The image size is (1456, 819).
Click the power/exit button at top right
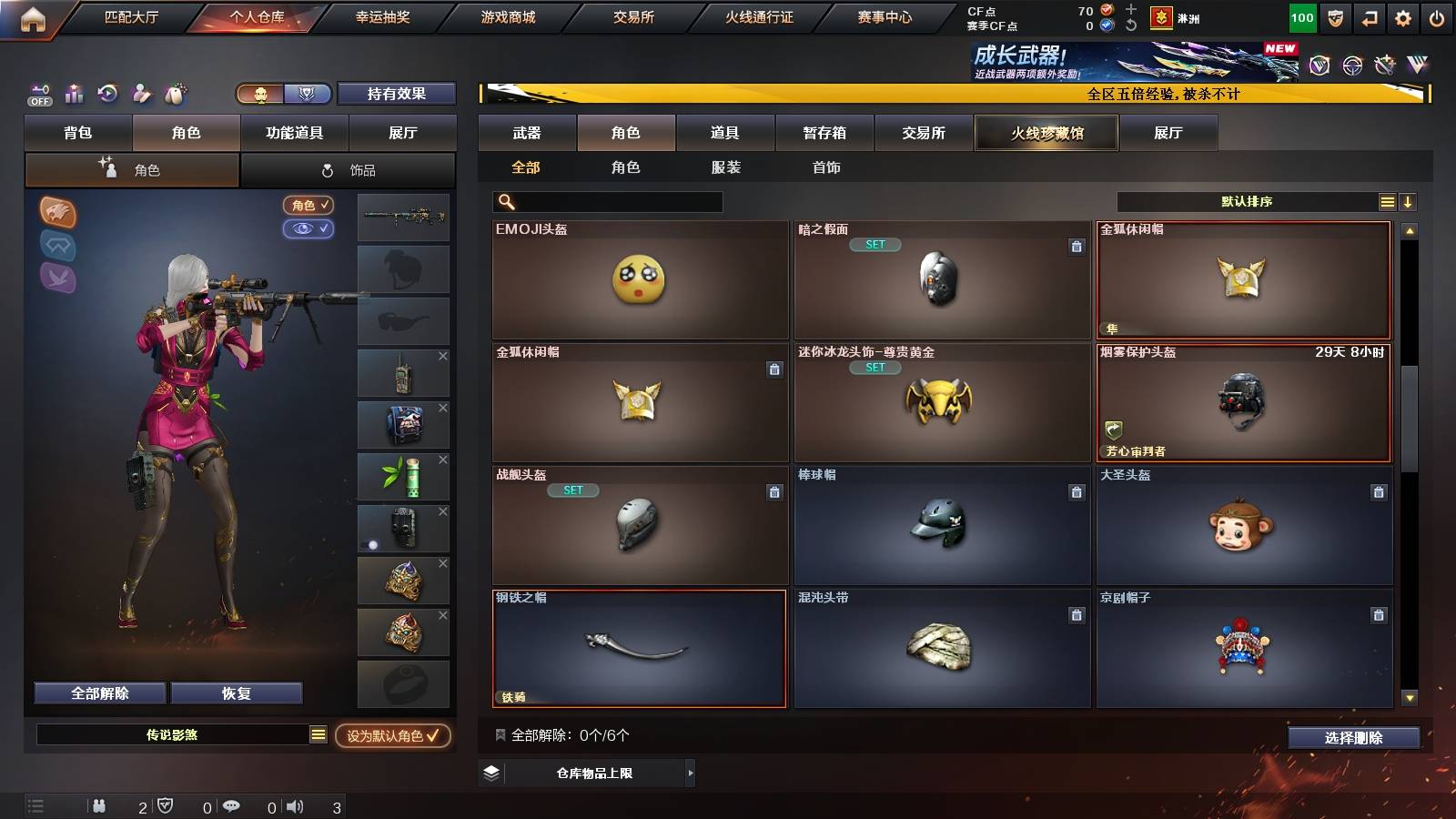[1437, 18]
